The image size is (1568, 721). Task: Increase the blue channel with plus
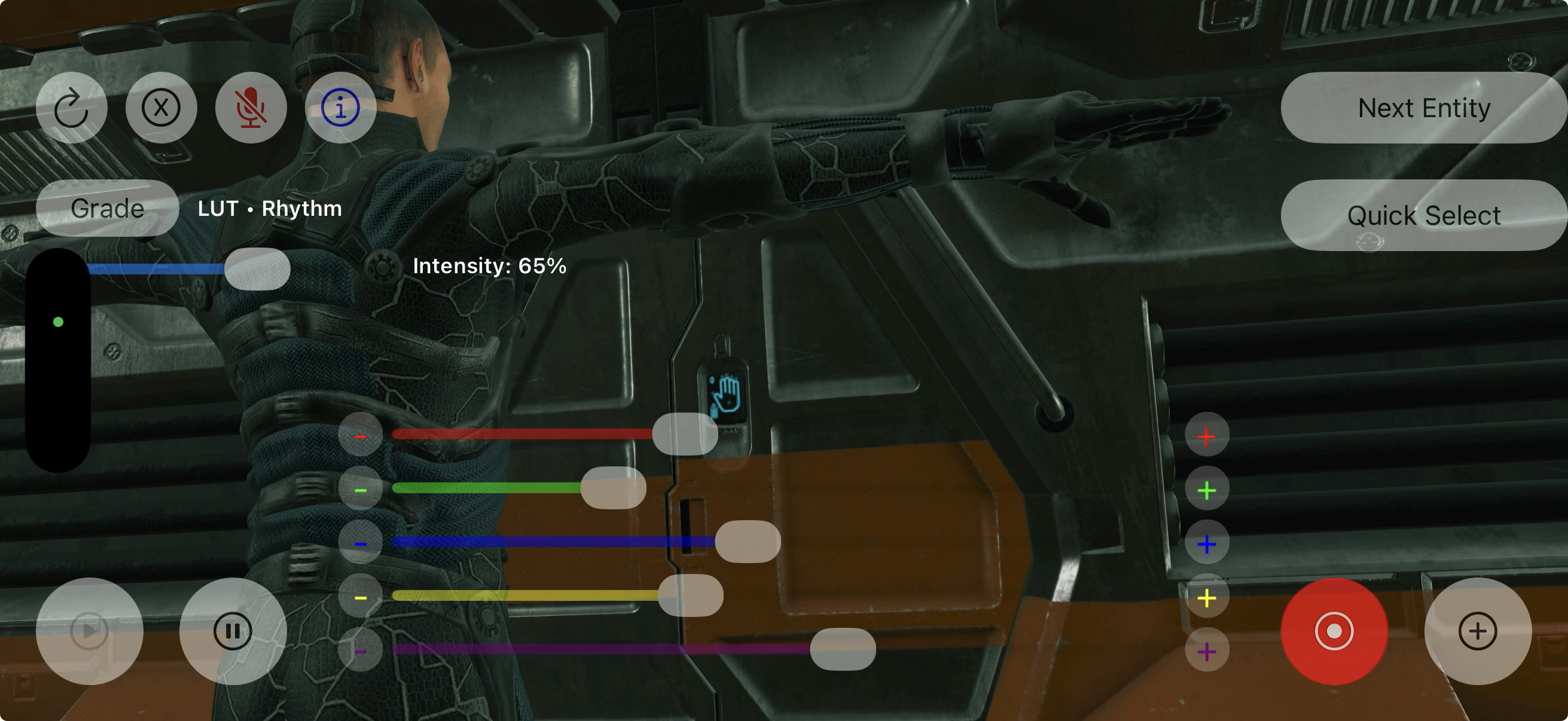pyautogui.click(x=1206, y=543)
